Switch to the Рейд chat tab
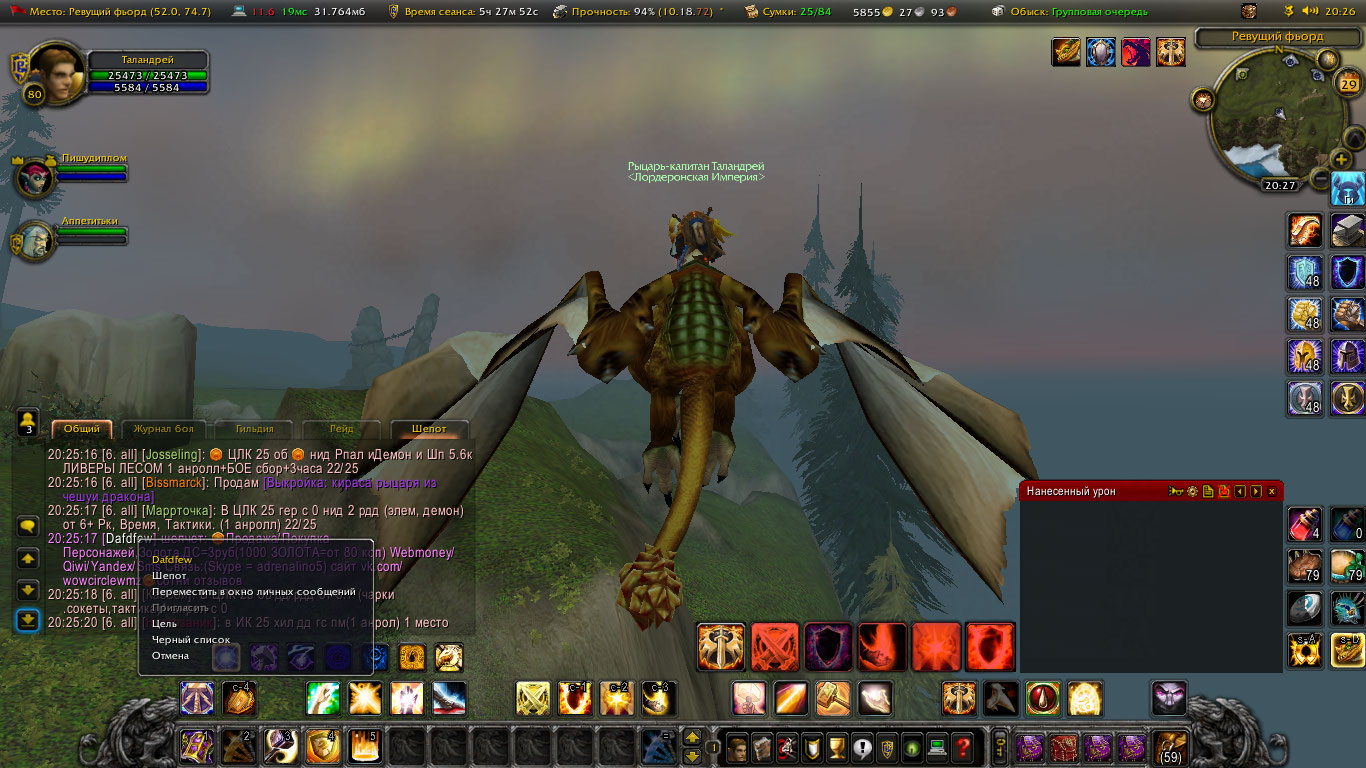Image resolution: width=1366 pixels, height=768 pixels. coord(341,429)
